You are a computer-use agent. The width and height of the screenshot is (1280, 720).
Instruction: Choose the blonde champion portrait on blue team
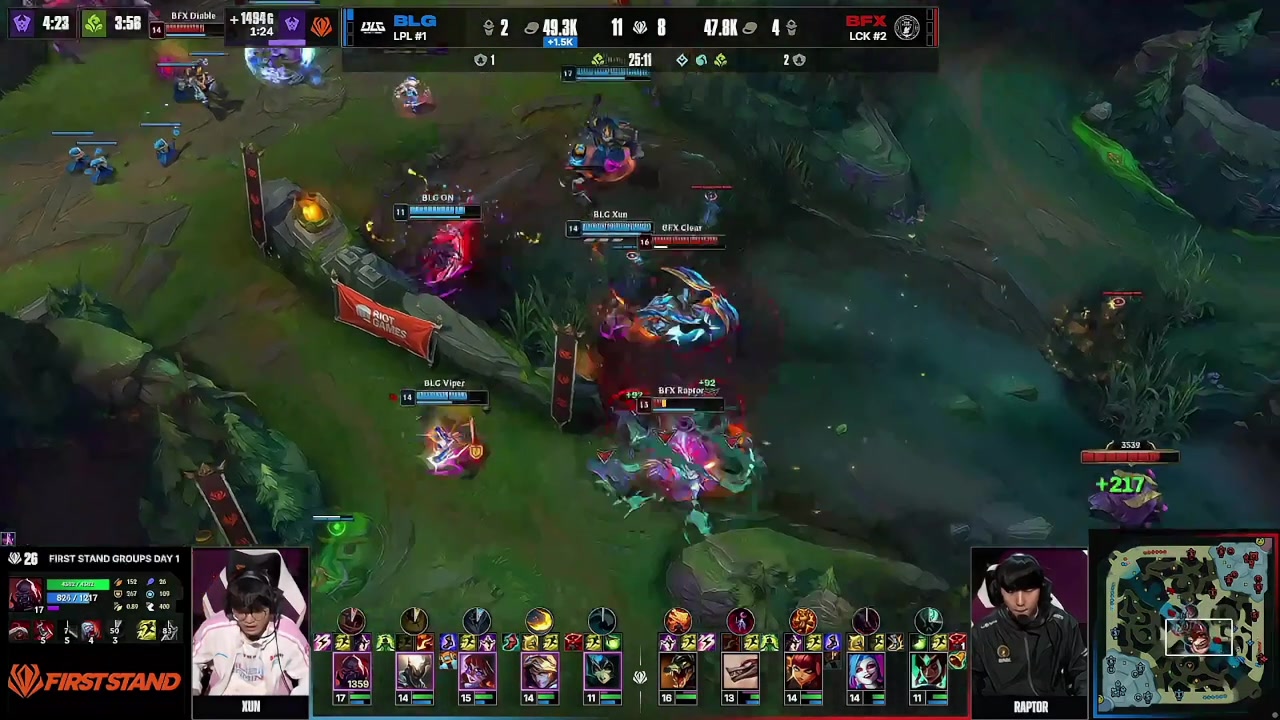coord(539,670)
